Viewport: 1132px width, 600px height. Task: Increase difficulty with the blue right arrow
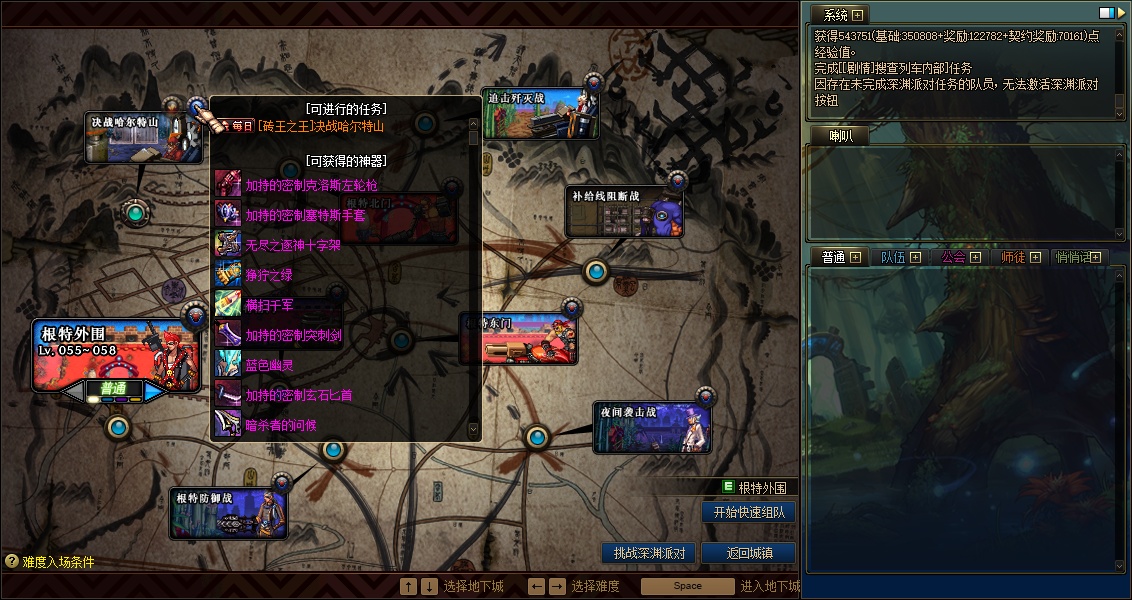click(x=155, y=391)
